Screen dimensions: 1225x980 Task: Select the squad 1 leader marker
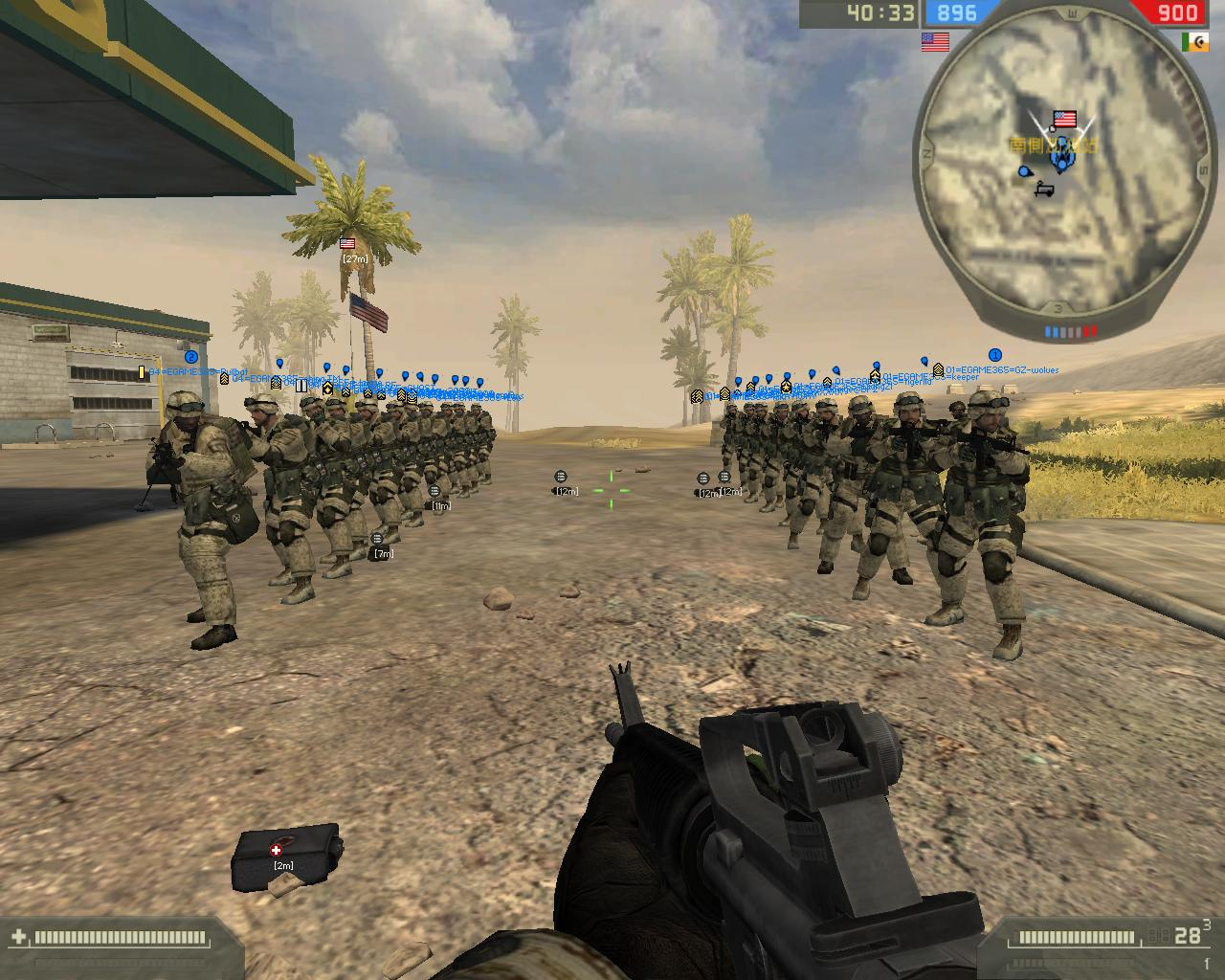pos(994,355)
